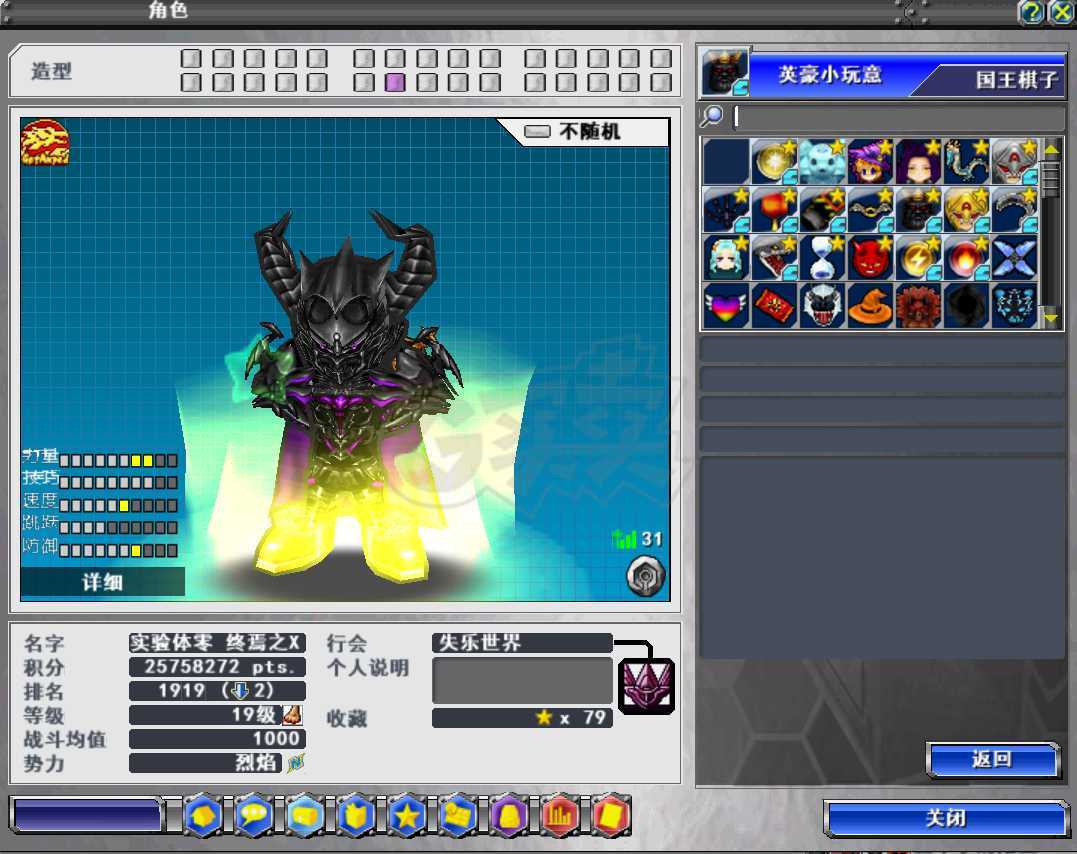This screenshot has width=1077, height=854.
Task: Close the window with the X button
Action: pos(1060,12)
